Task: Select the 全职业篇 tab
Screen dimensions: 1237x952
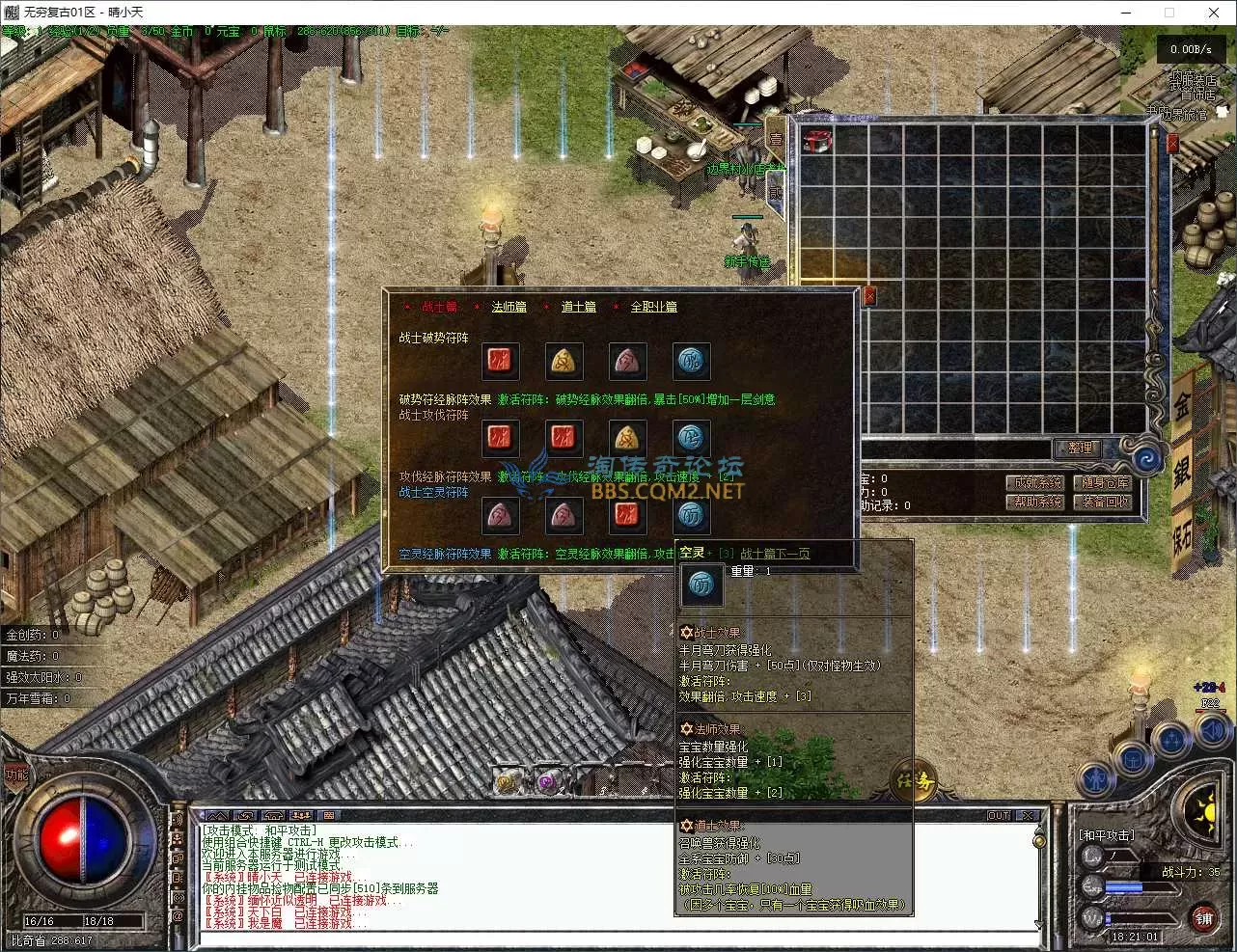Action: click(x=653, y=307)
